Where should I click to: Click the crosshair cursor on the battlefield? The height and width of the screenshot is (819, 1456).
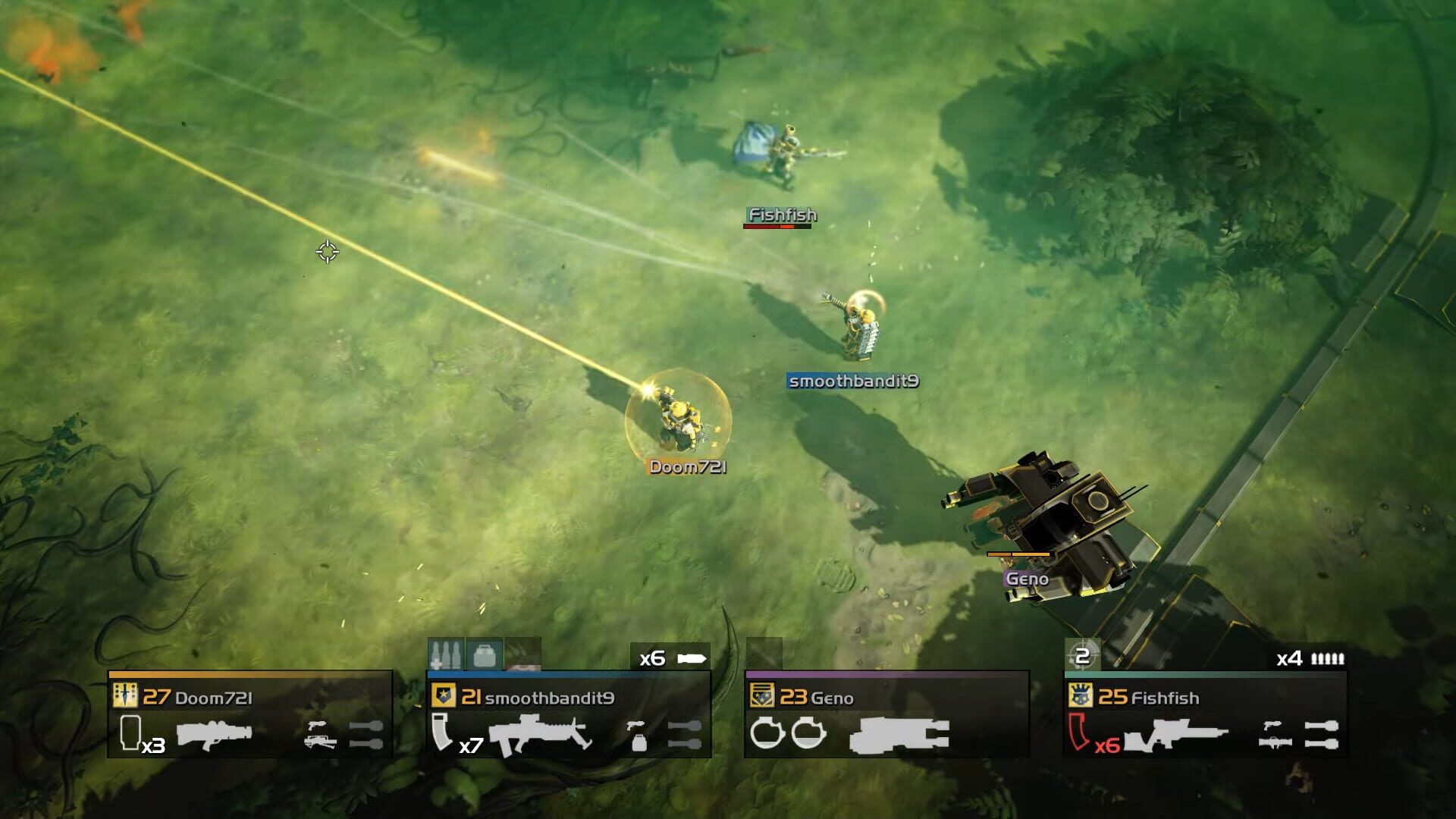[328, 253]
